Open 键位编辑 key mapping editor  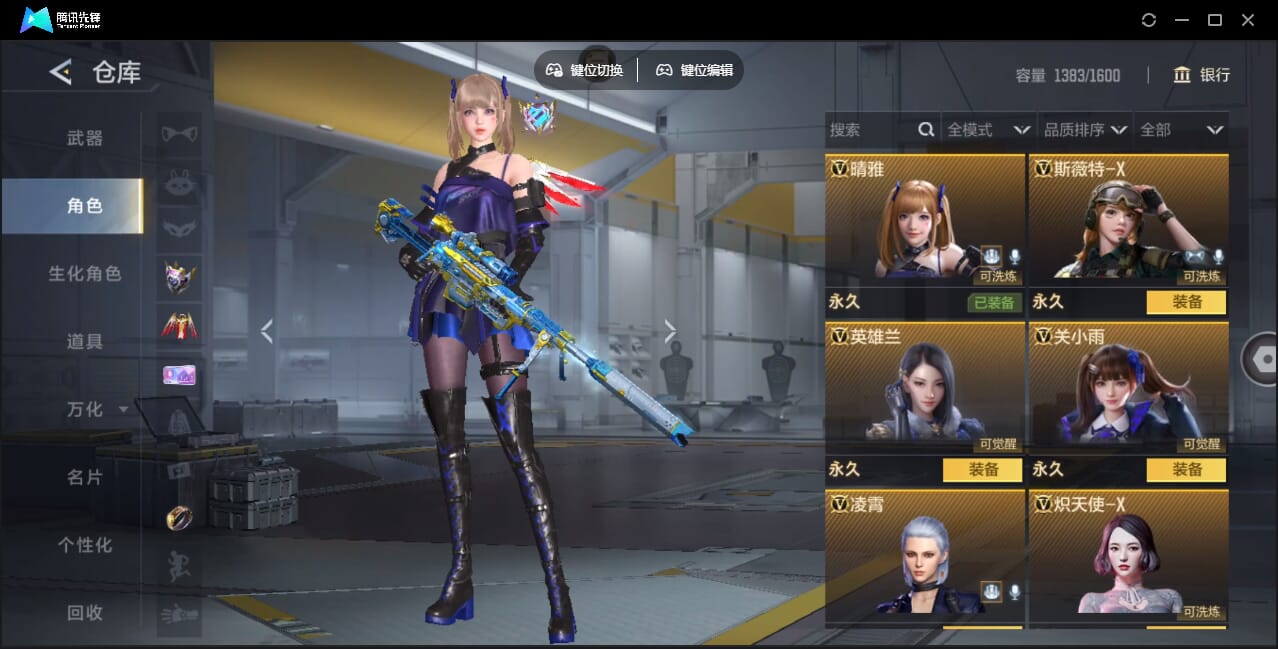tap(695, 70)
